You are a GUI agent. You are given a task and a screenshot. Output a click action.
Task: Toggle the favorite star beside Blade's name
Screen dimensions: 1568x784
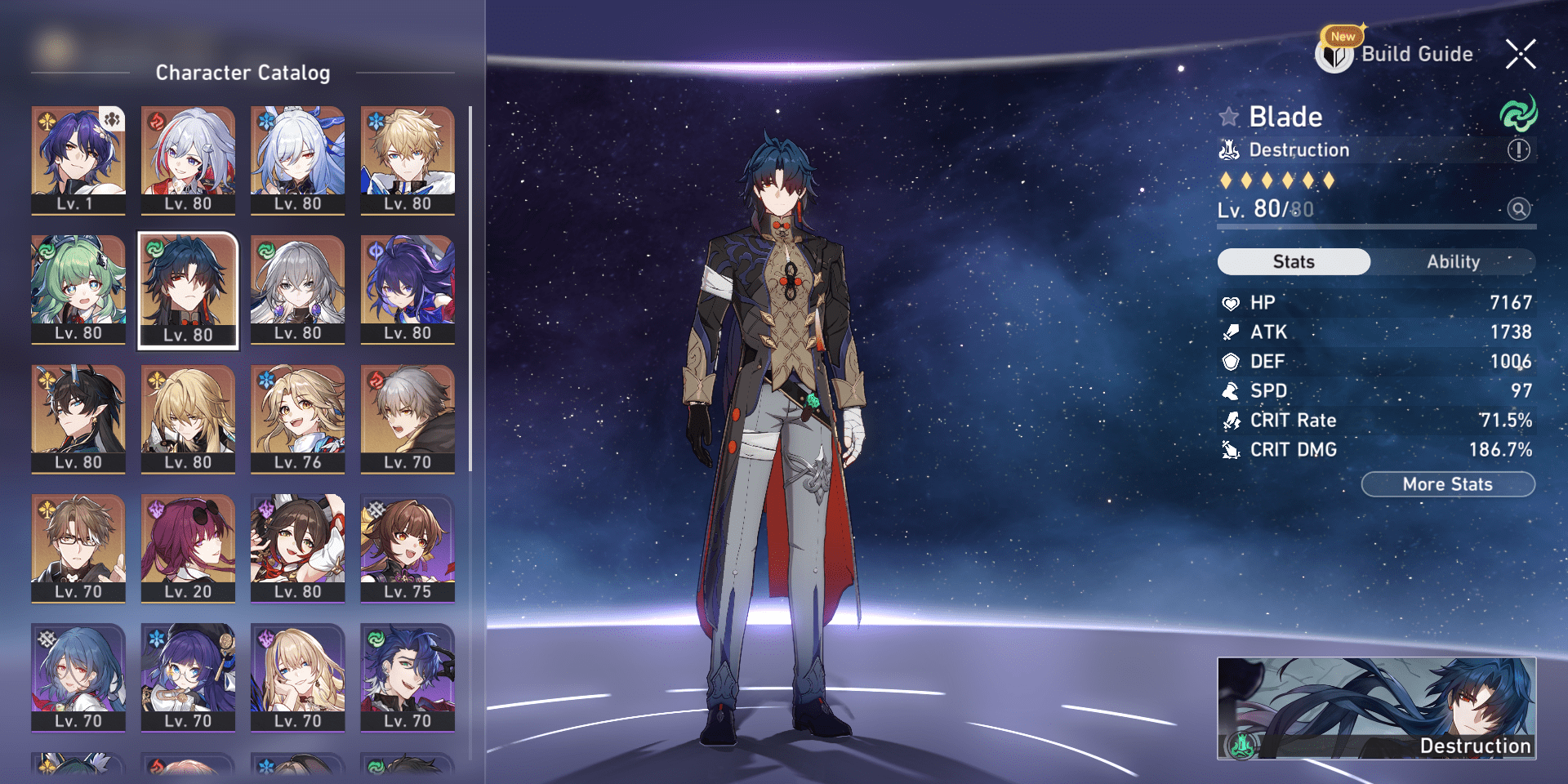pos(1227,117)
